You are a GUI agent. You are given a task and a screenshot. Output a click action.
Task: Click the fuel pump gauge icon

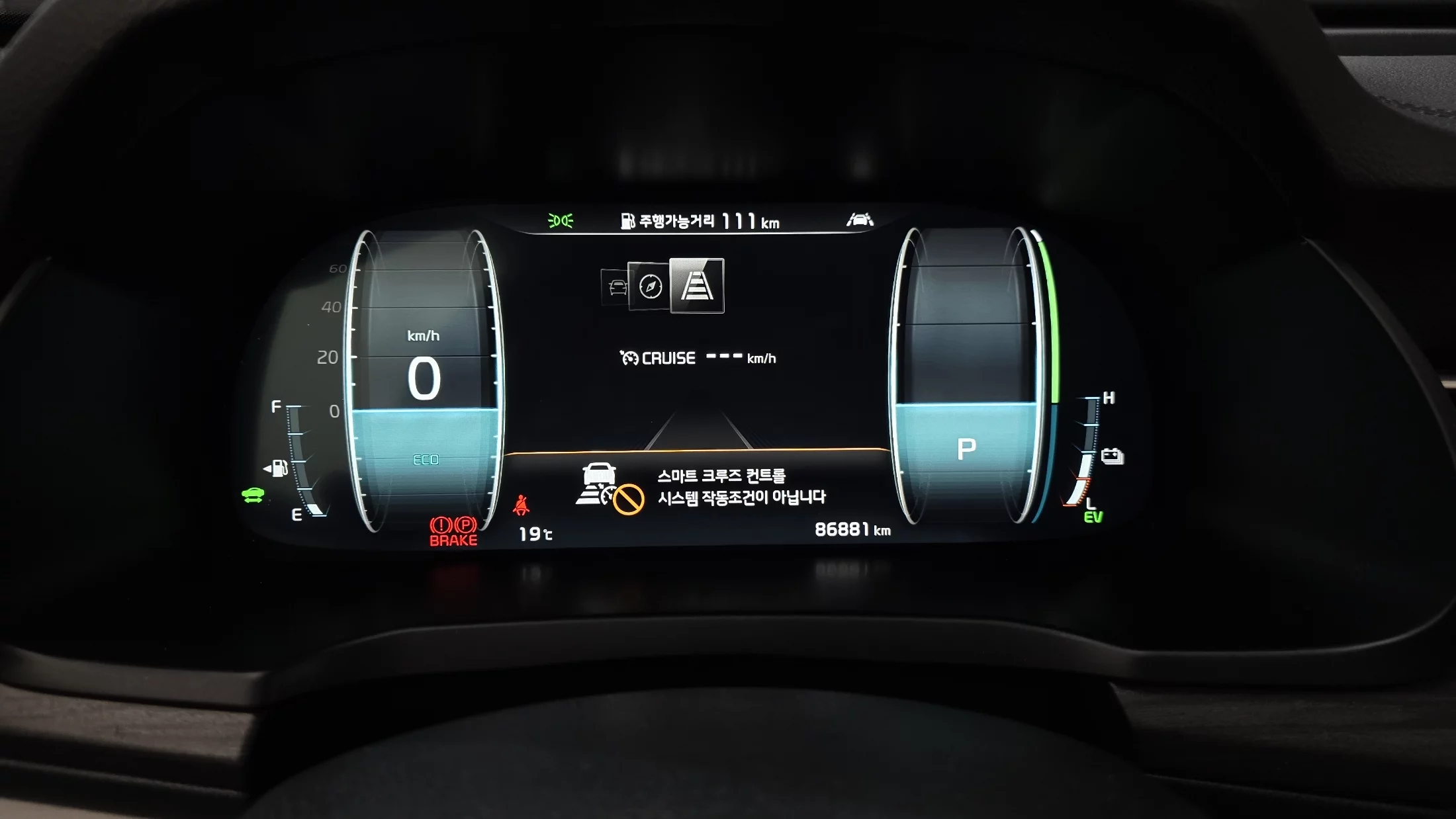click(x=277, y=468)
